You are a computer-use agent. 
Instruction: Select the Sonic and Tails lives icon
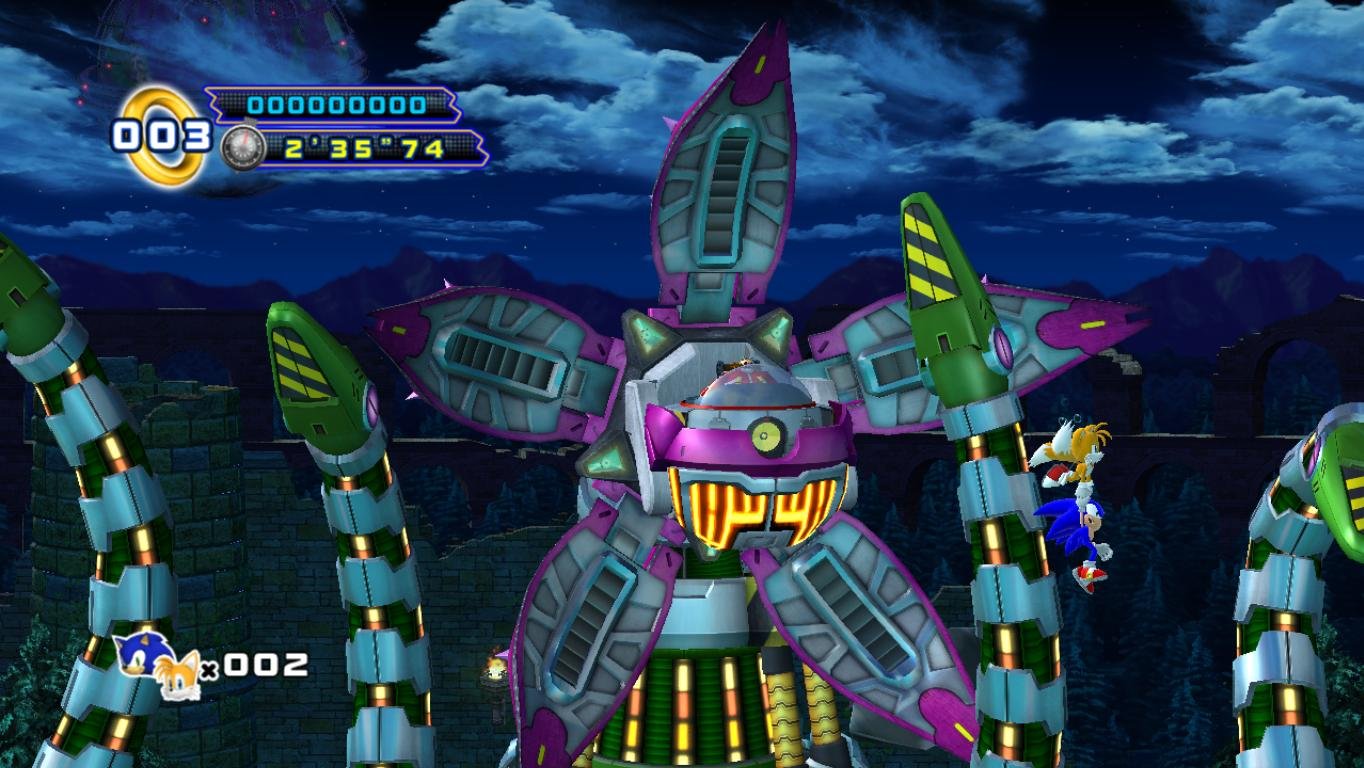[x=157, y=665]
